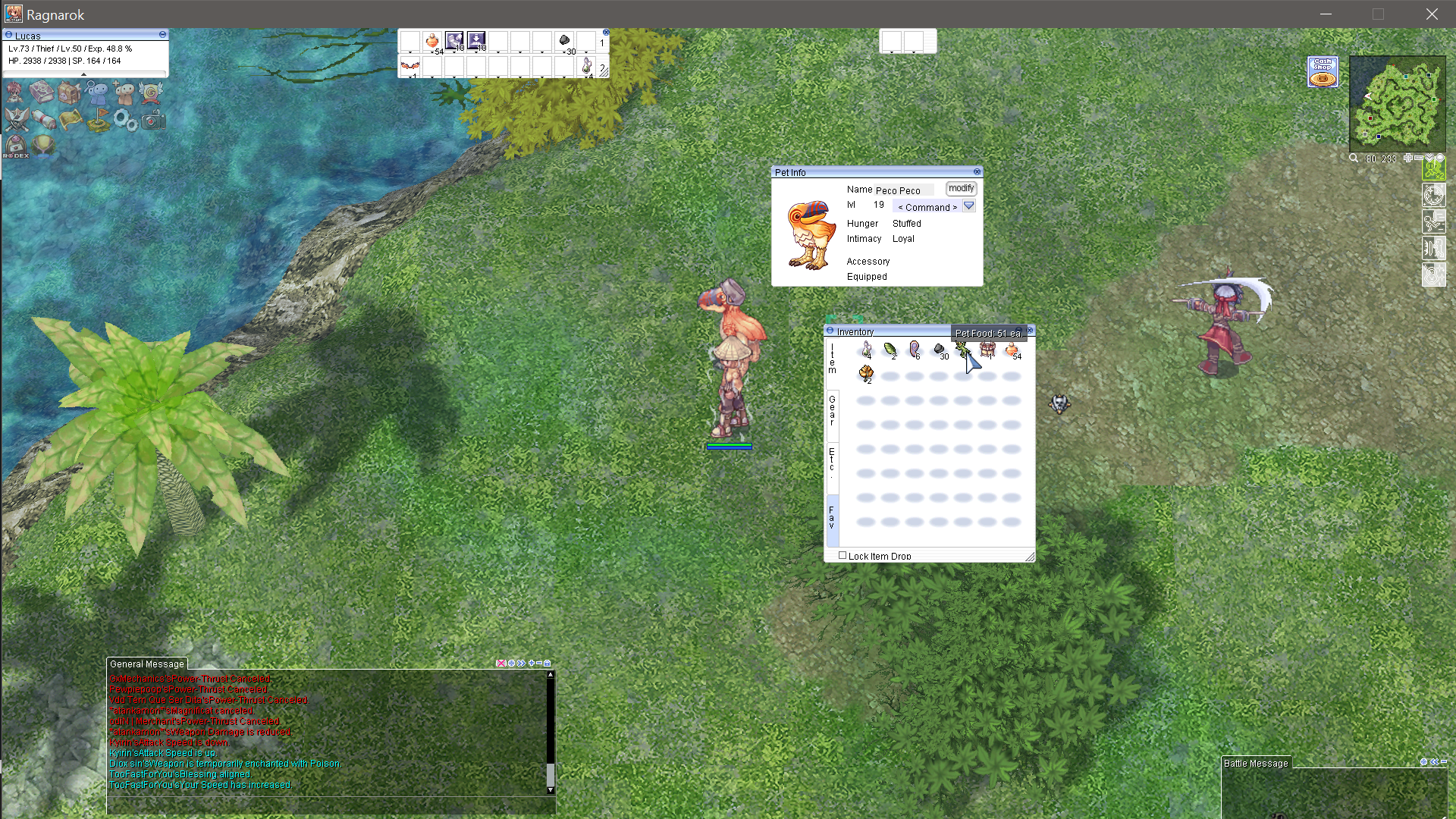Viewport: 1456px width, 819px height.
Task: Expand the Command dropdown in Pet Info
Action: 969,206
